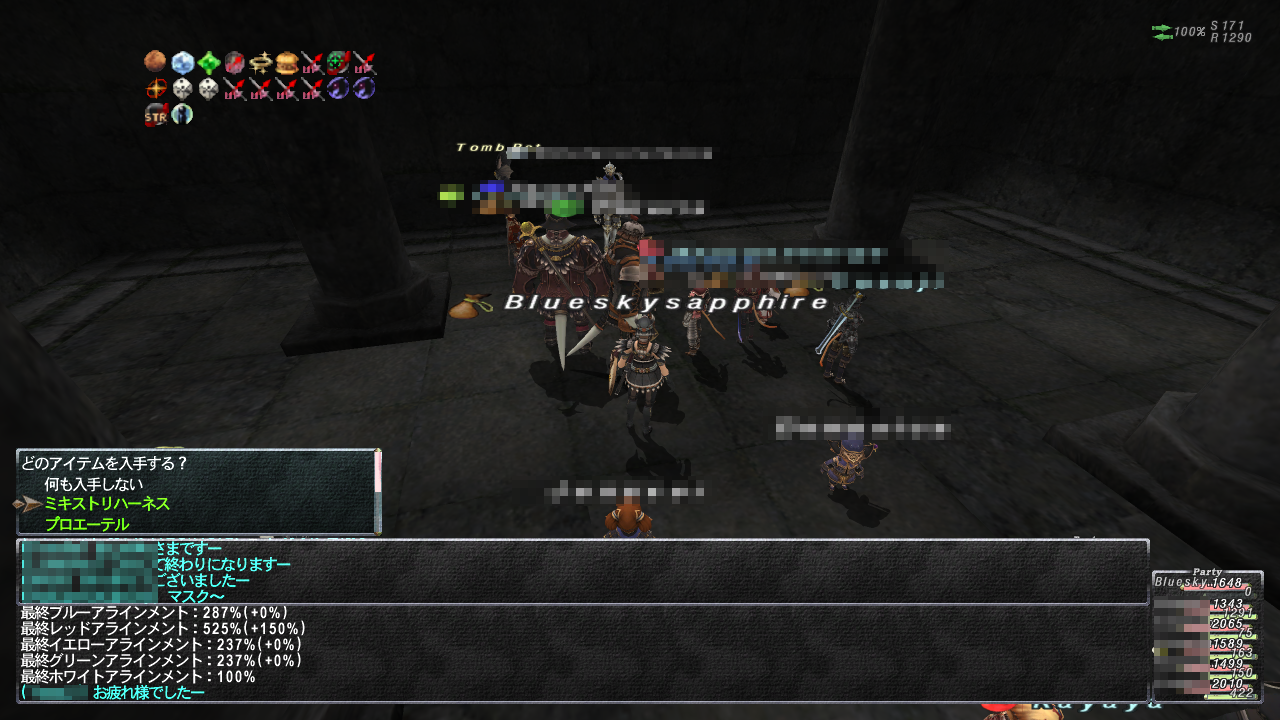Viewport: 1280px width, 720px height.
Task: Select the brown orb status icon
Action: pyautogui.click(x=155, y=63)
